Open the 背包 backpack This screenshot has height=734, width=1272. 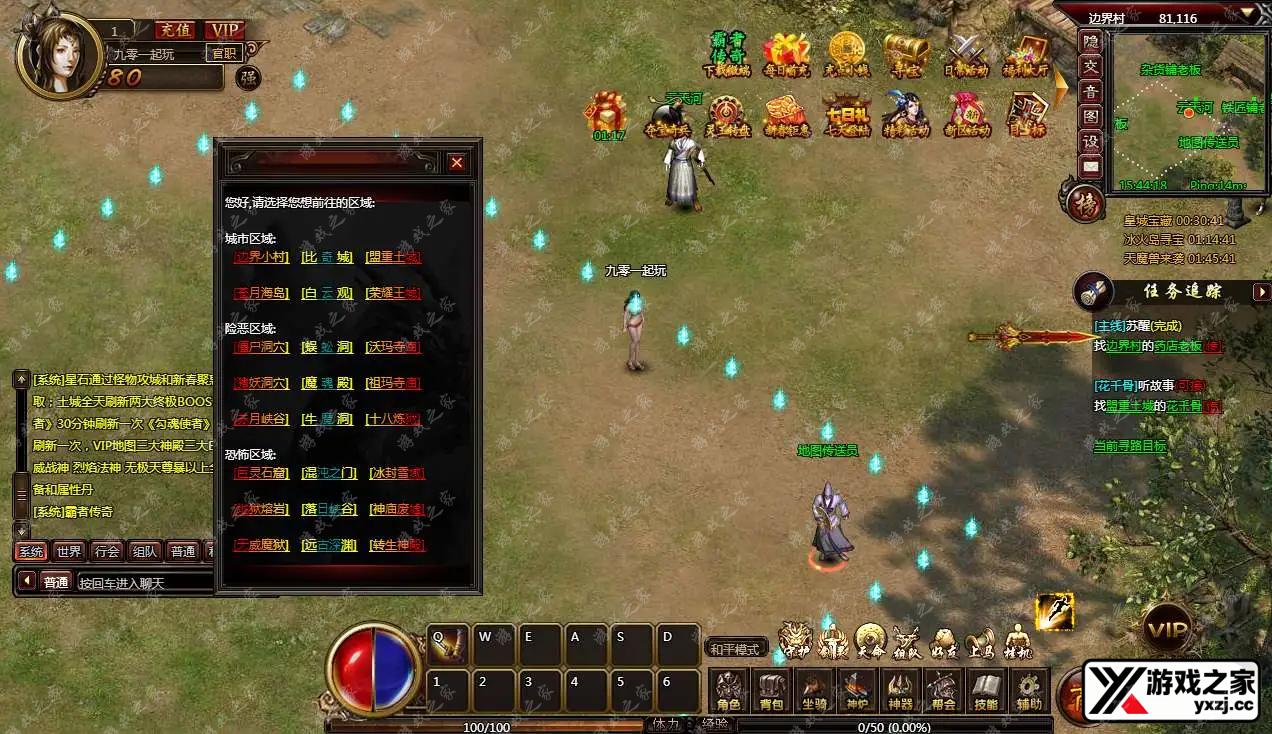[771, 691]
